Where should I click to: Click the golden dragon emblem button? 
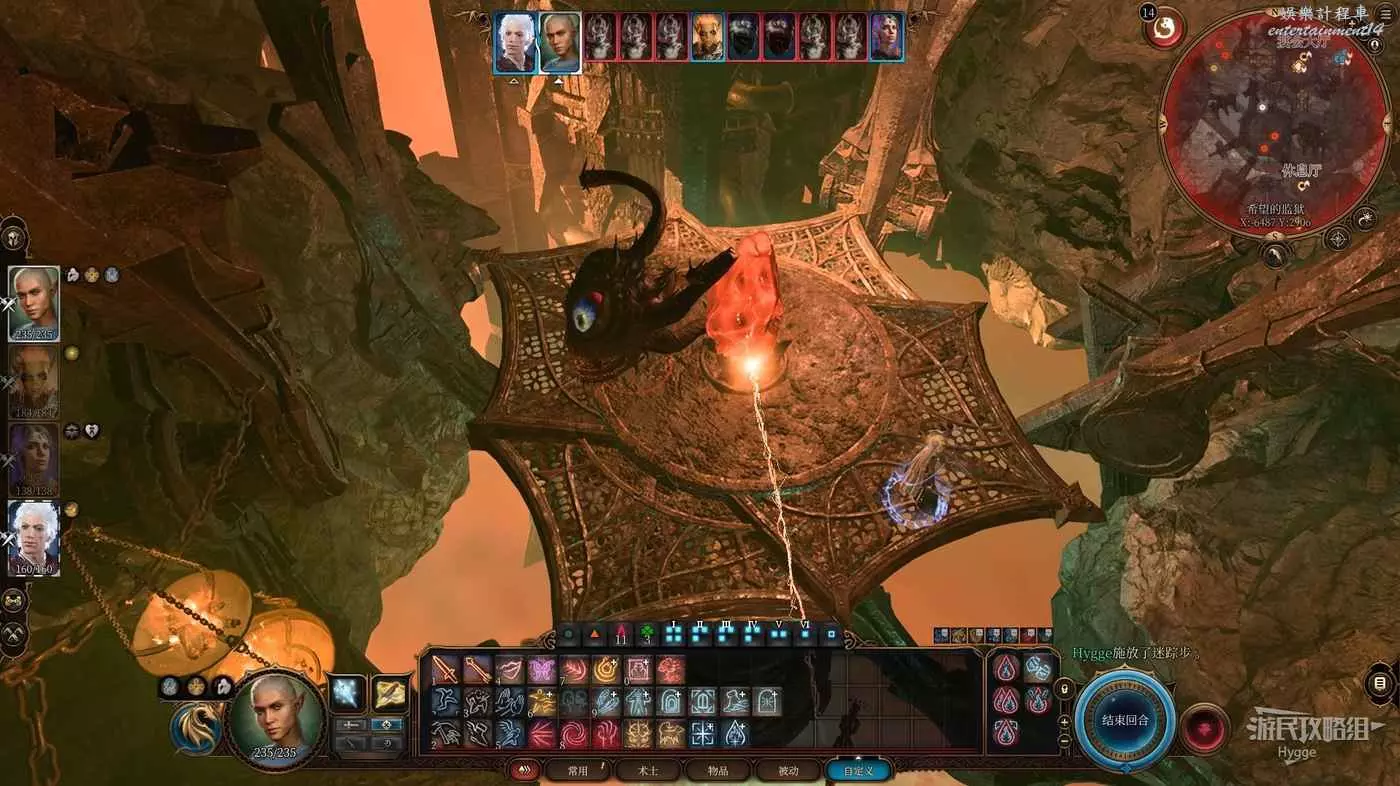(195, 727)
